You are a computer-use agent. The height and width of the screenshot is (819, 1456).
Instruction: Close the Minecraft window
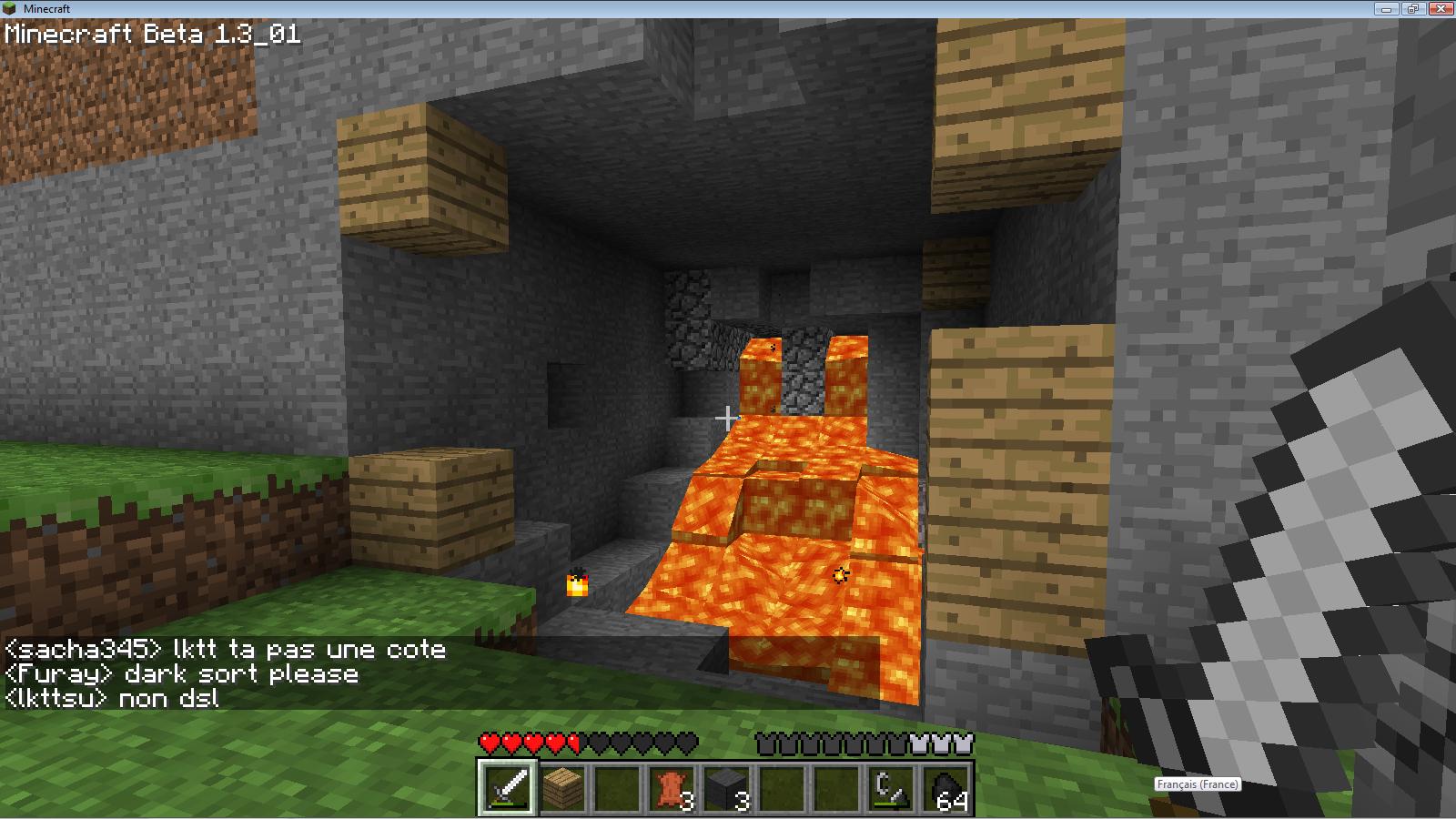pos(1440,8)
